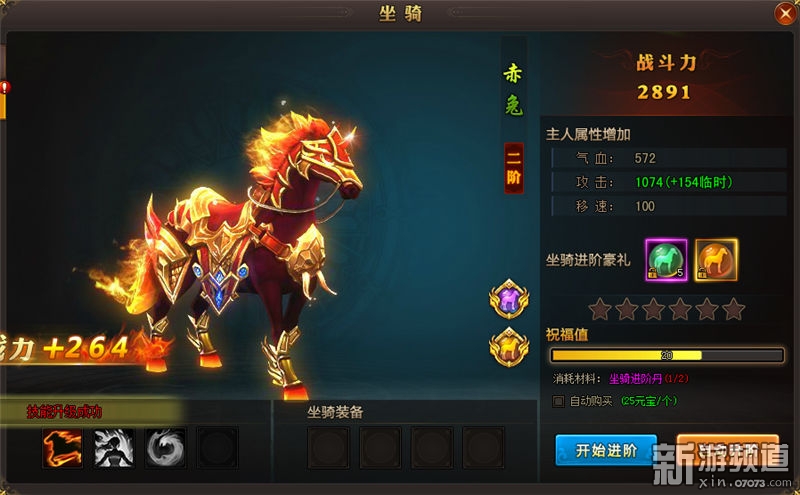Image resolution: width=800 pixels, height=495 pixels.
Task: Select the orange horse orb reward
Action: [x=716, y=259]
